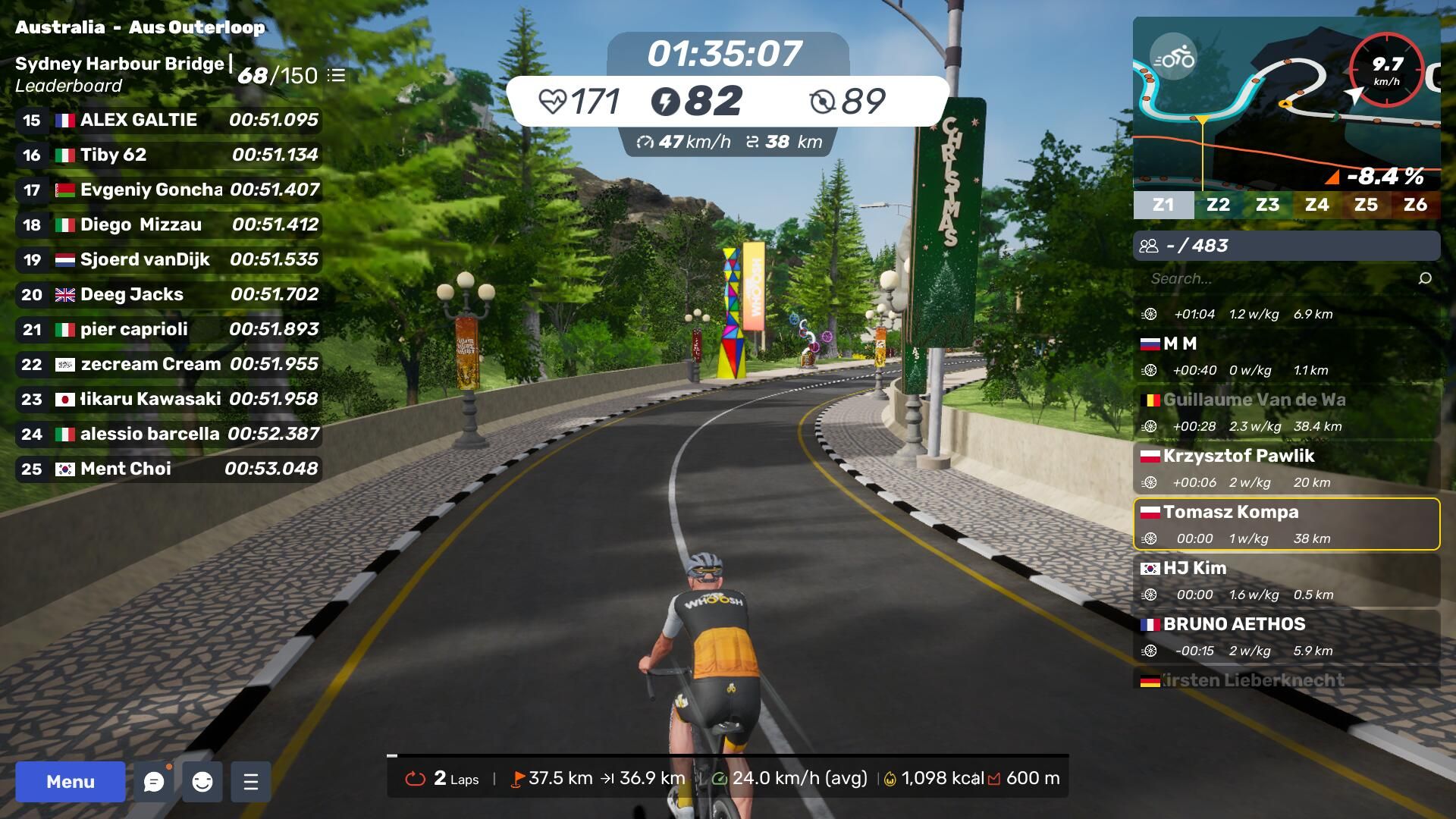1456x819 pixels.
Task: Open the smiley emote panel
Action: (x=202, y=782)
